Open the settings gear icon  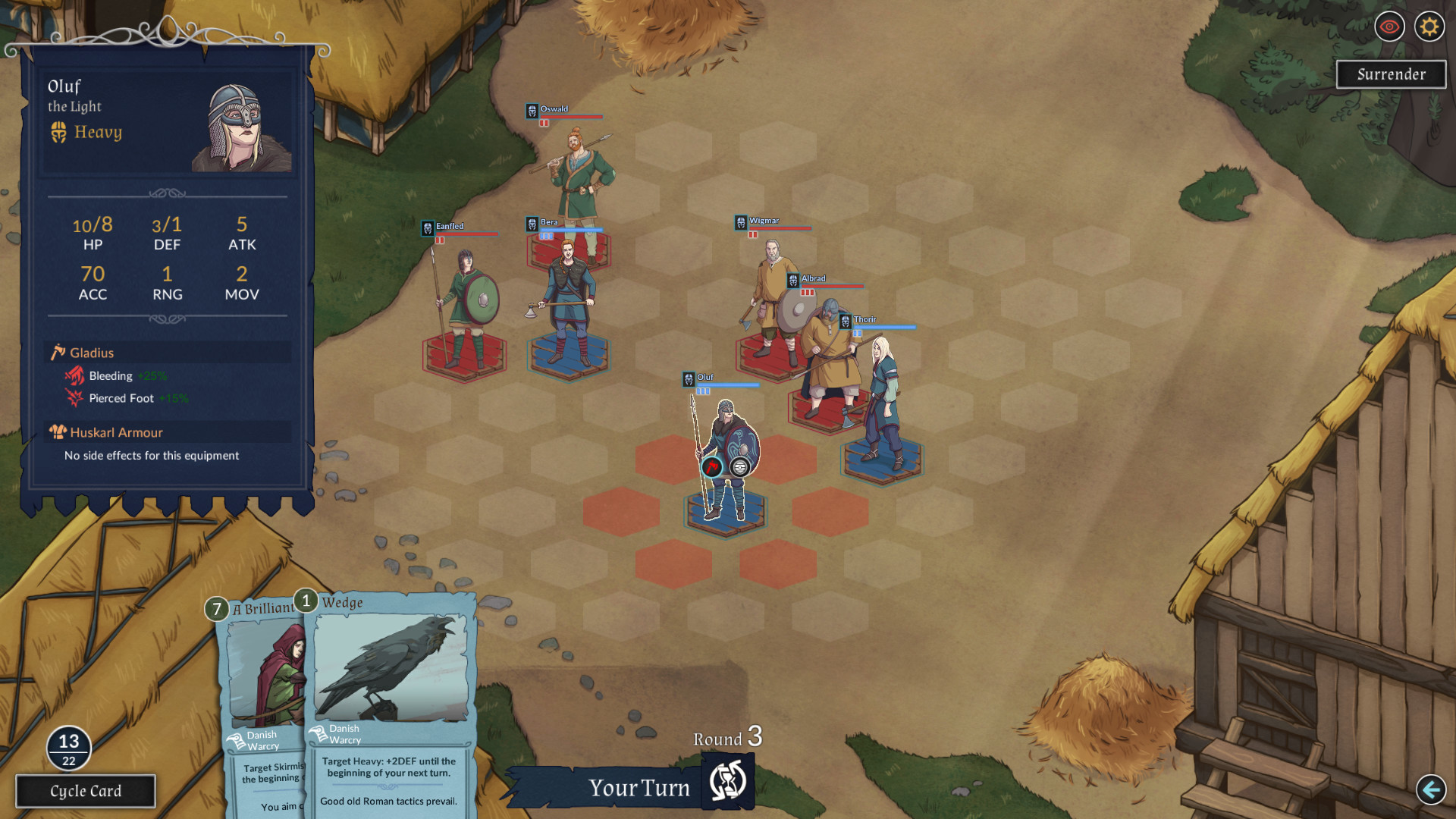[1429, 27]
